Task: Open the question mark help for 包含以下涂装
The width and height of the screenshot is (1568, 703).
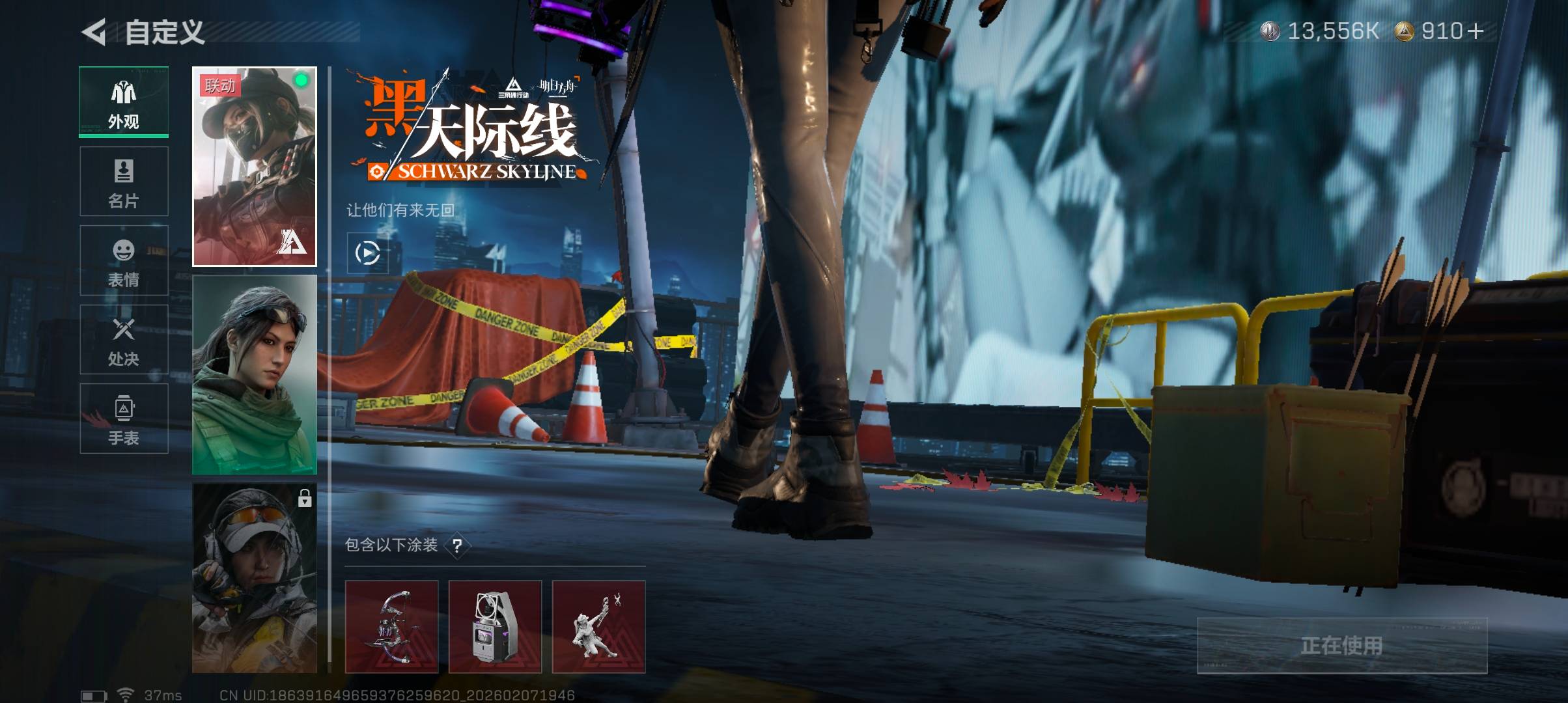Action: [x=457, y=545]
